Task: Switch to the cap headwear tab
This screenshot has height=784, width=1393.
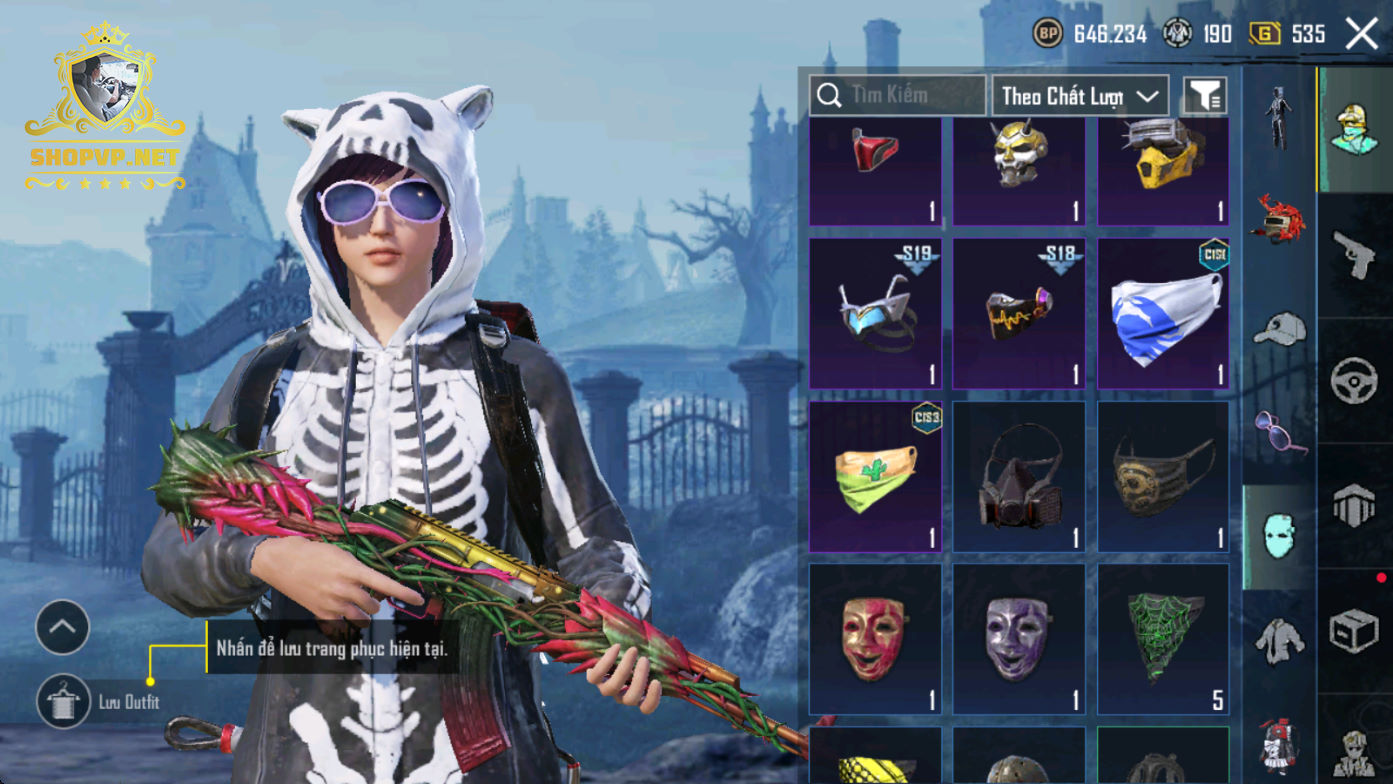Action: (1279, 328)
